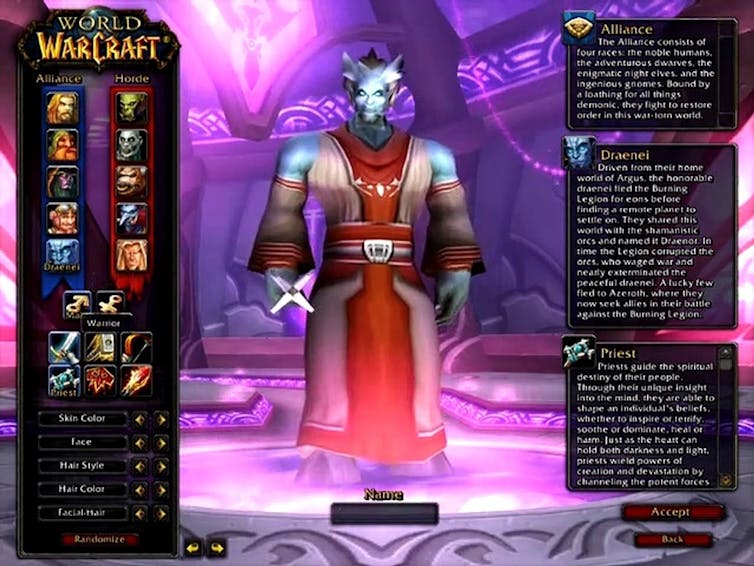
Task: Go Back to the previous screen
Action: tap(671, 539)
